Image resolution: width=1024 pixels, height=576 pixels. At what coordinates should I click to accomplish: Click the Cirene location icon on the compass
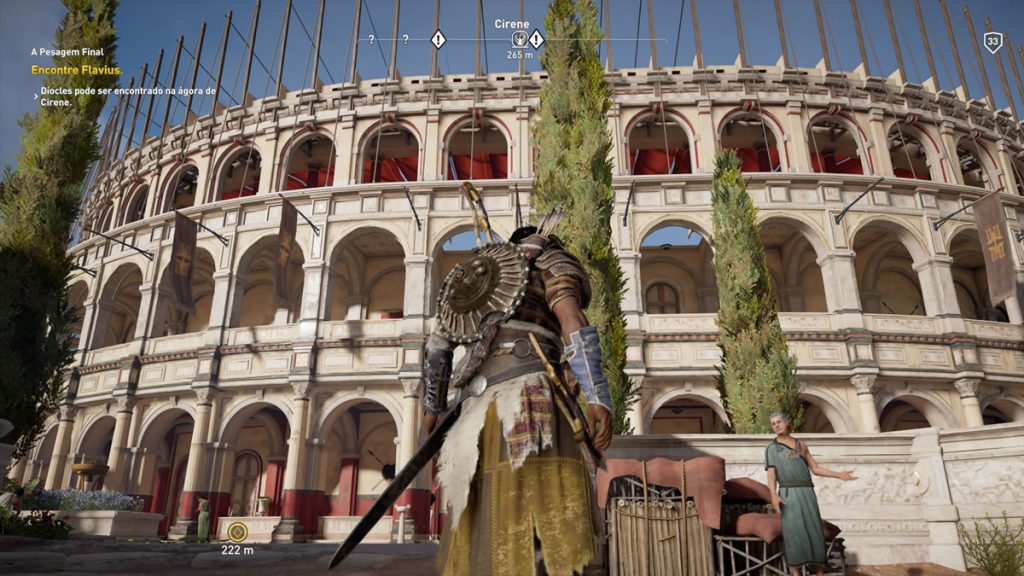[520, 39]
